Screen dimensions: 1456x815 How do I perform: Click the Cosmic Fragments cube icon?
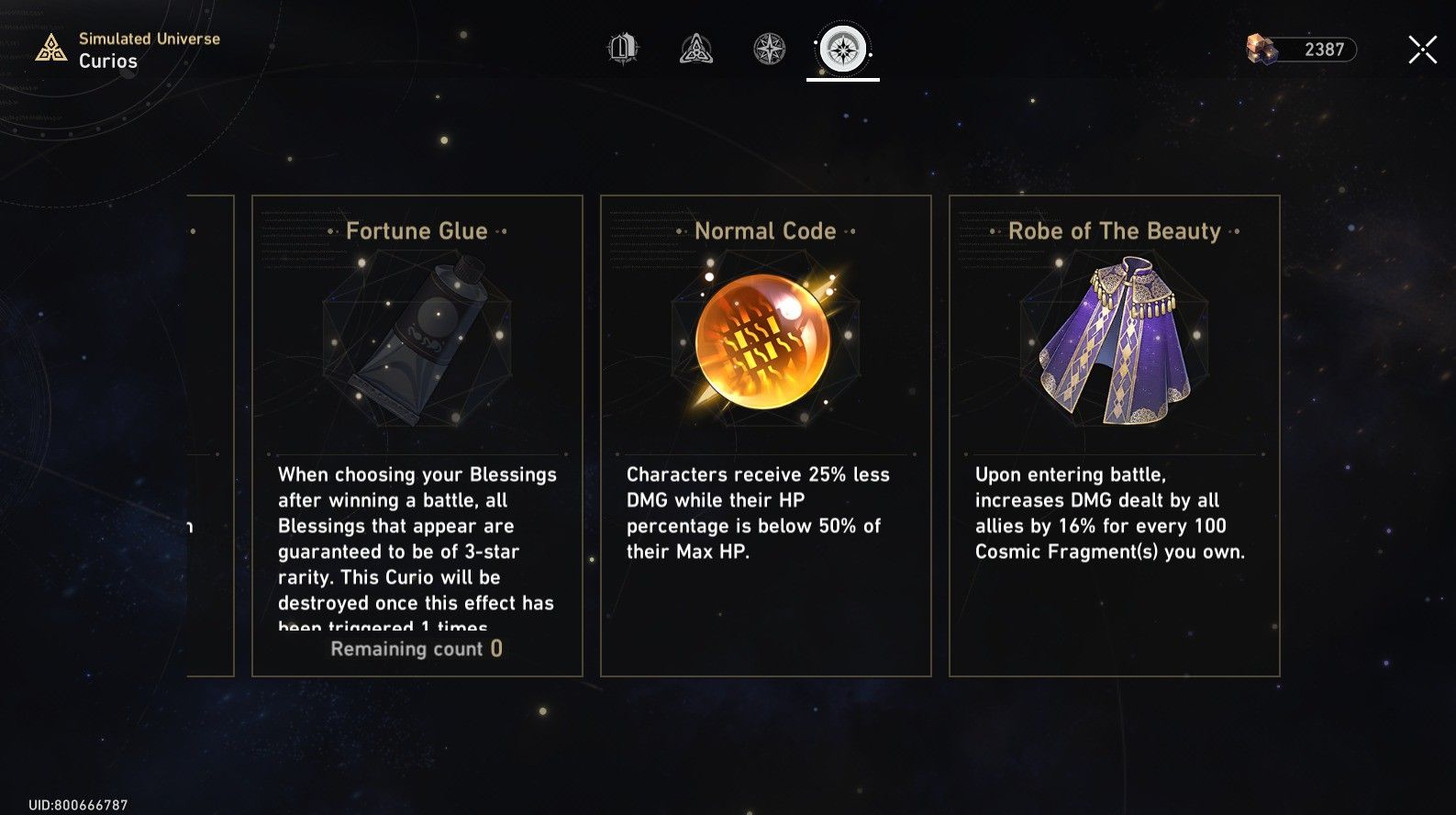click(x=1261, y=48)
